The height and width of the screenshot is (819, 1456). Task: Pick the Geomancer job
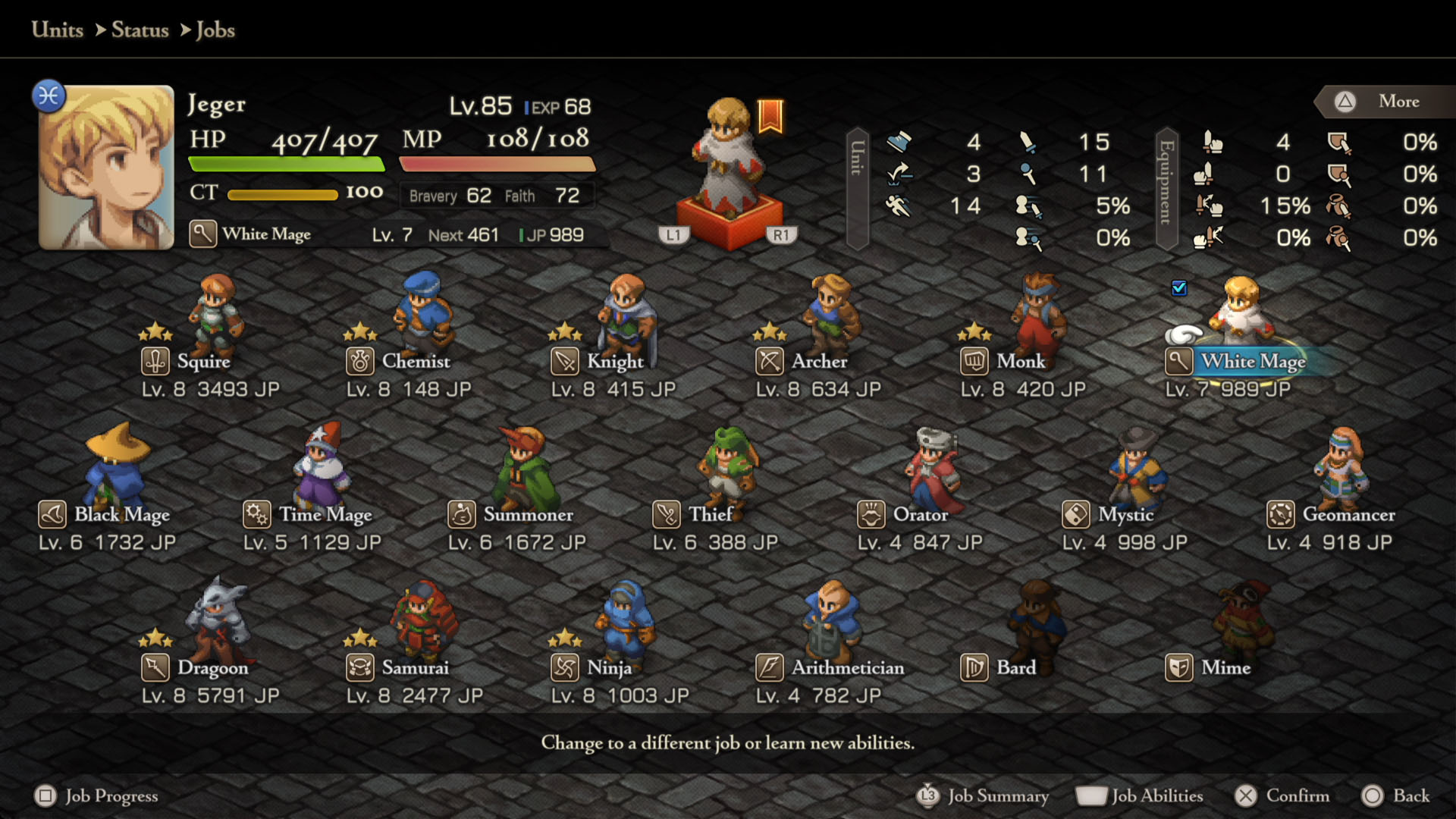1348,515
